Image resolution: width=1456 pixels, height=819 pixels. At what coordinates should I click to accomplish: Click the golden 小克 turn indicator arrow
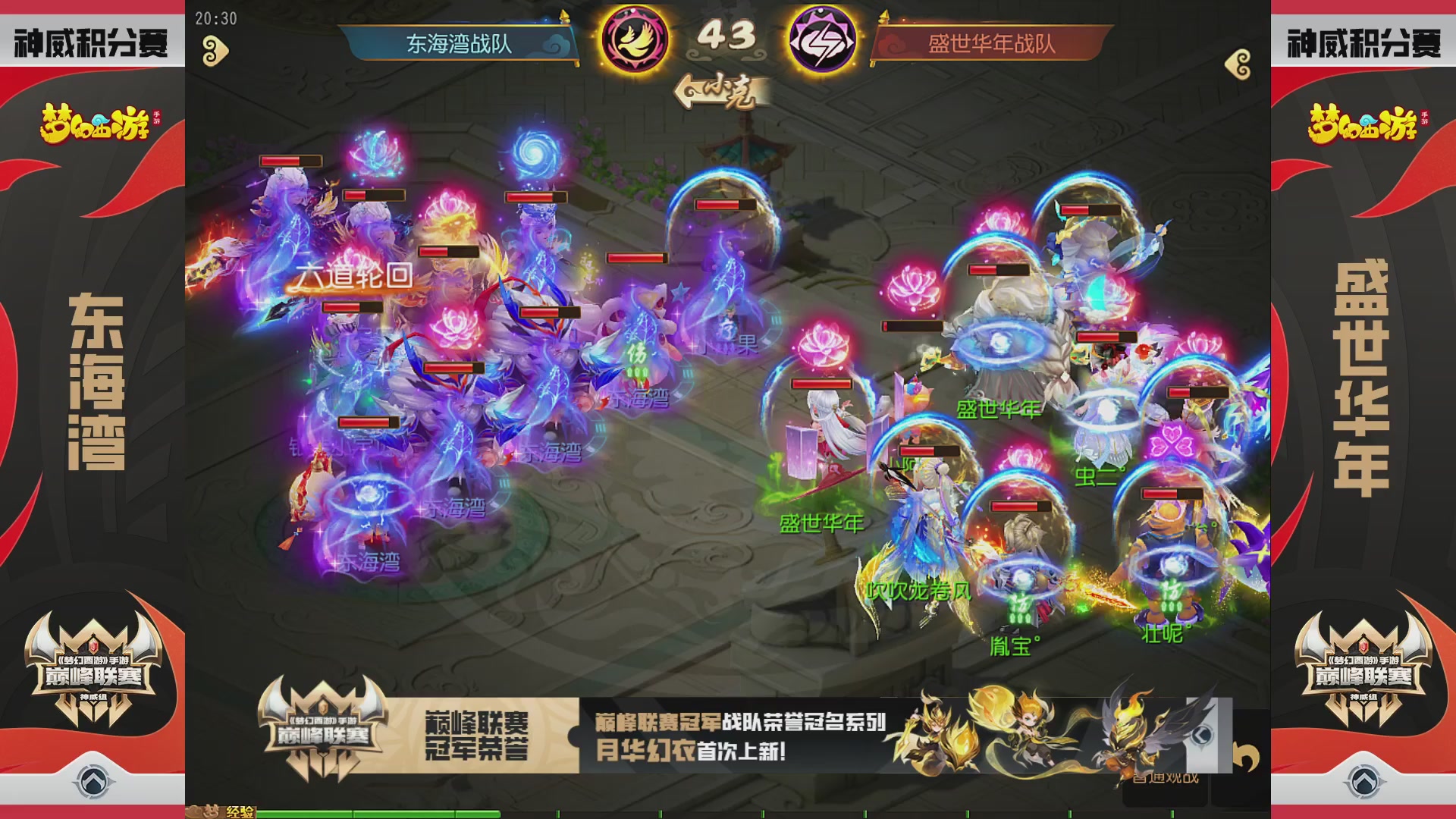tap(717, 91)
